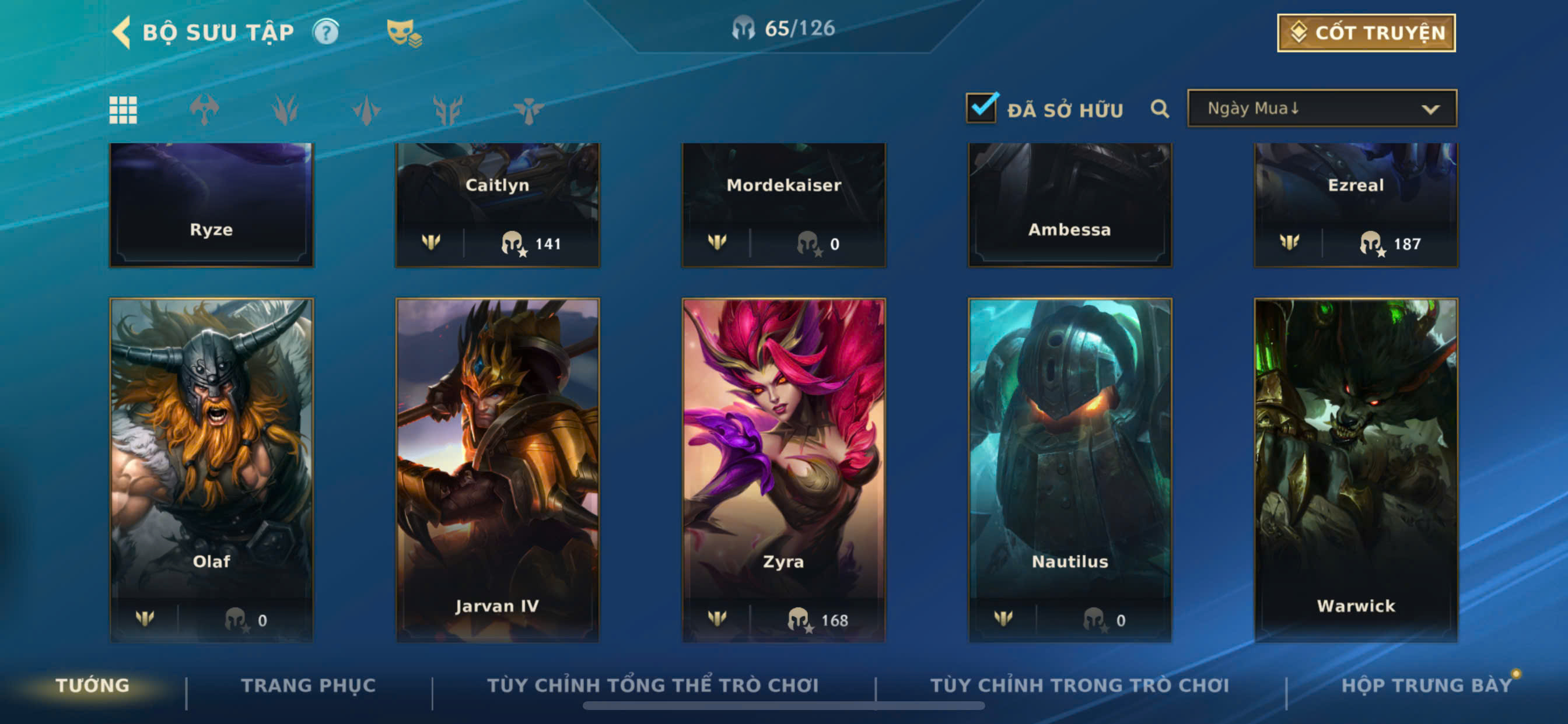Open the Zyra champion card
The image size is (1568, 724).
tap(783, 469)
